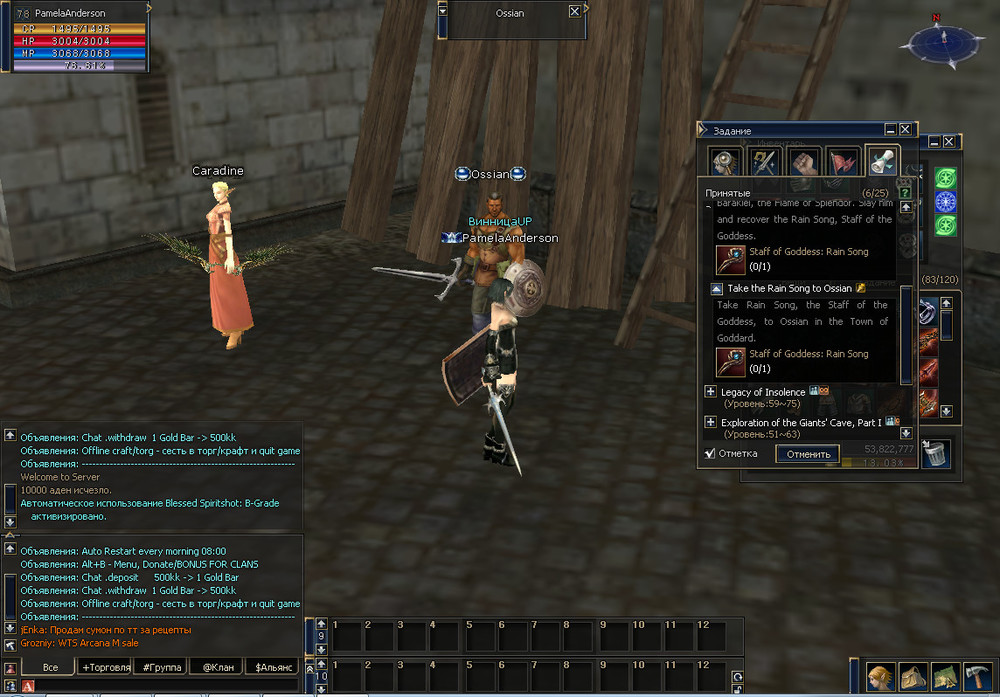Open the character status elf-head icon
Screen dimensions: 1000x697
881,677
